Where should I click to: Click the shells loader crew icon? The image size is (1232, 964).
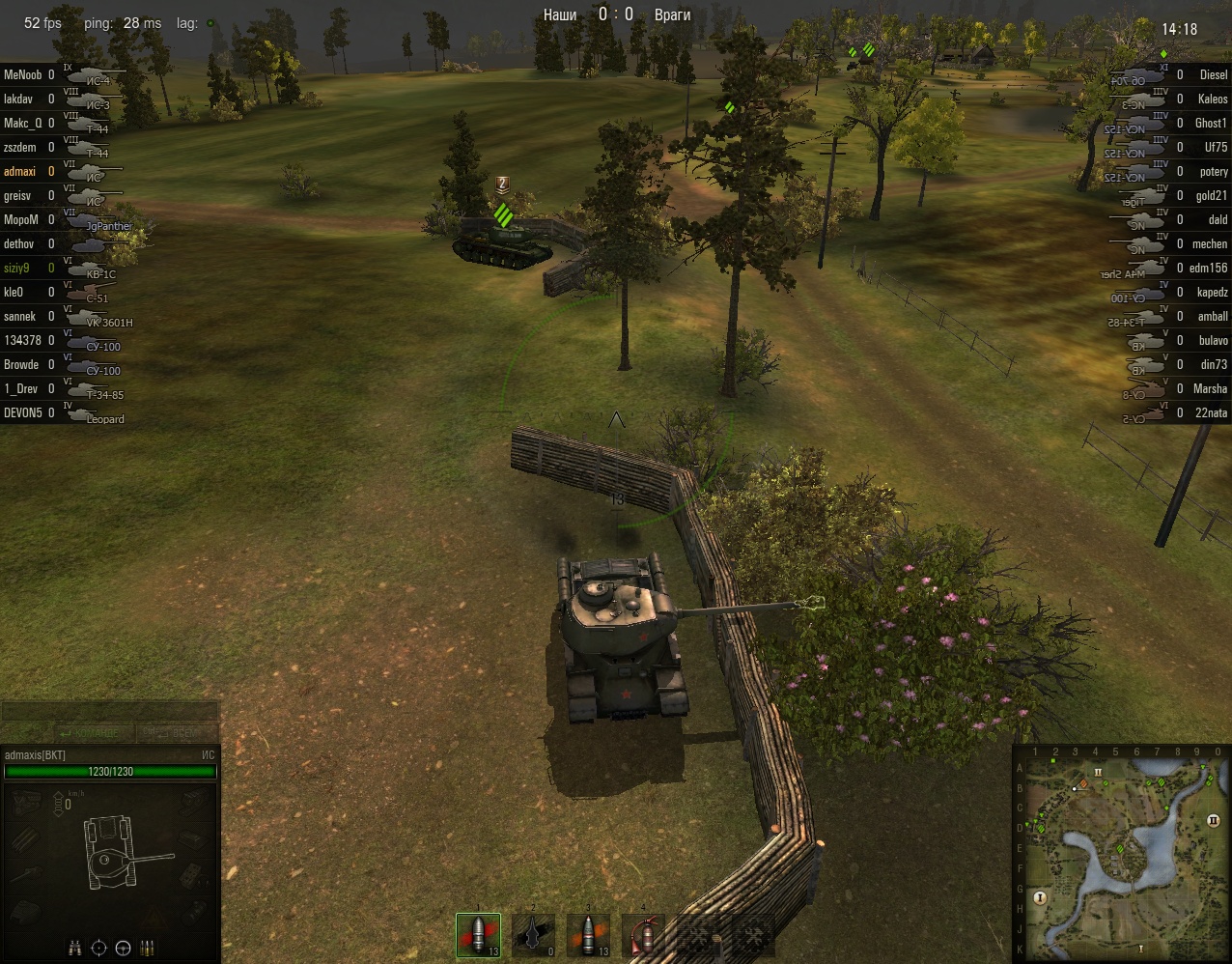(148, 948)
